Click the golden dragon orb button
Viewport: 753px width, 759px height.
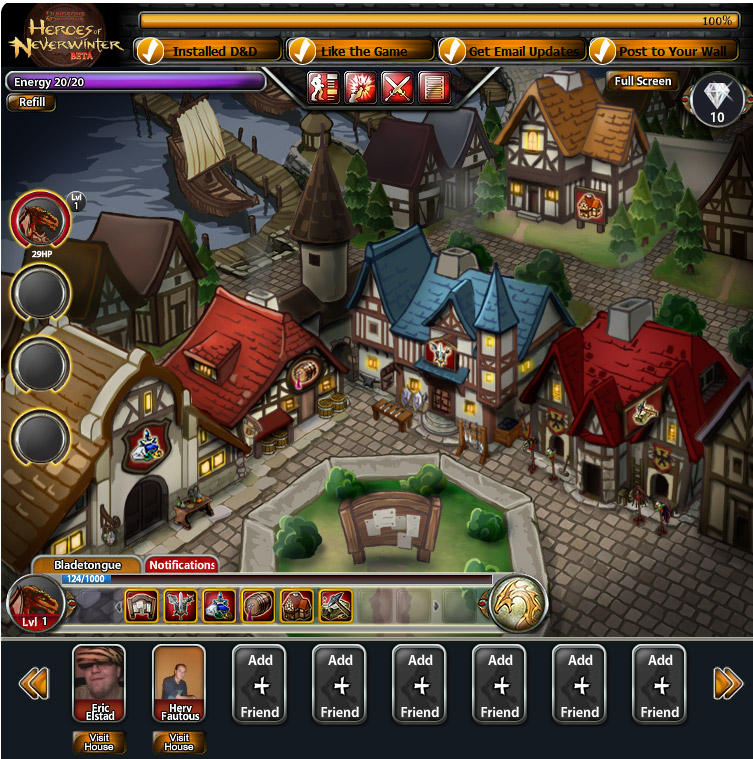tap(518, 603)
